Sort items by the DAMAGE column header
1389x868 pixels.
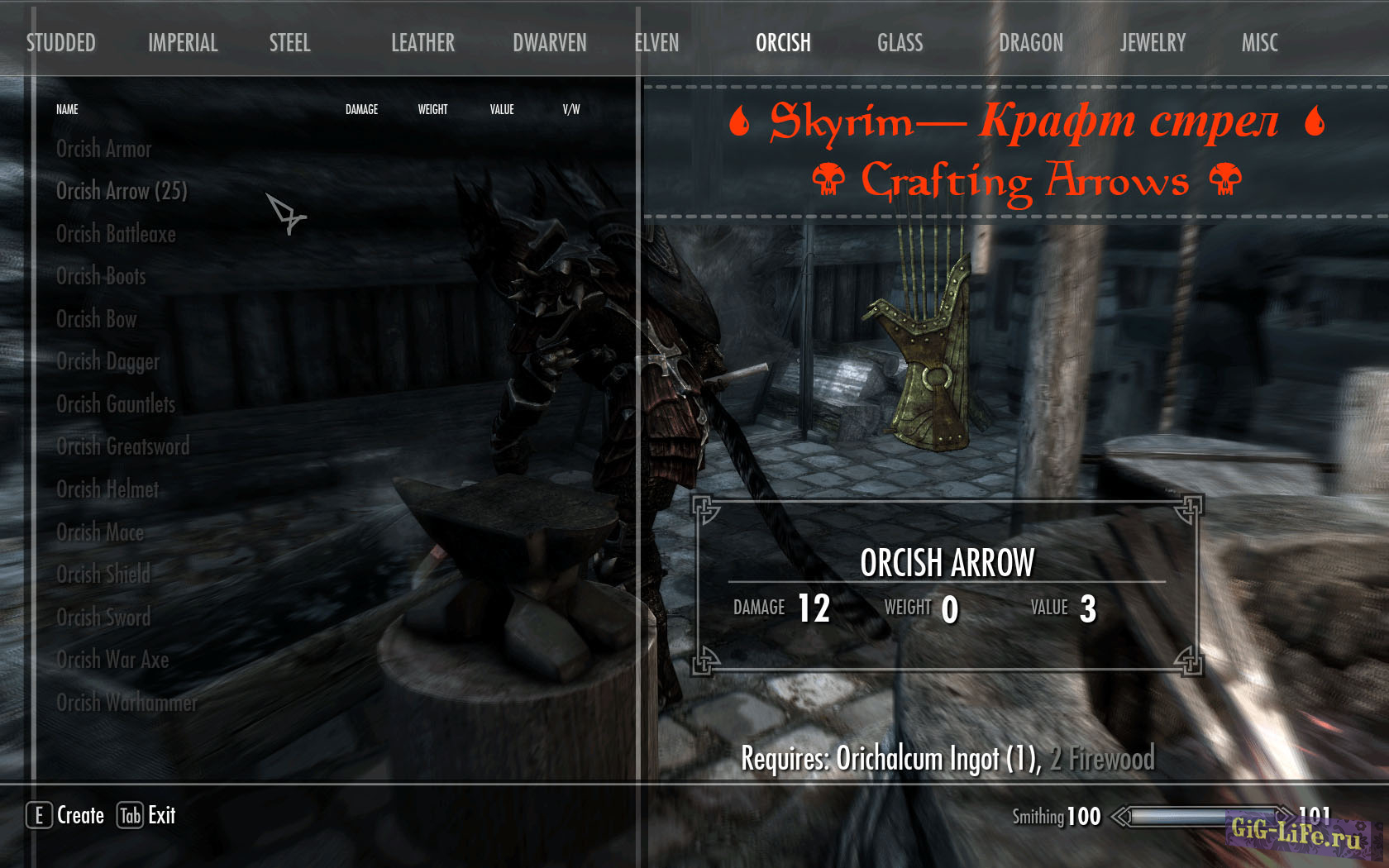361,108
